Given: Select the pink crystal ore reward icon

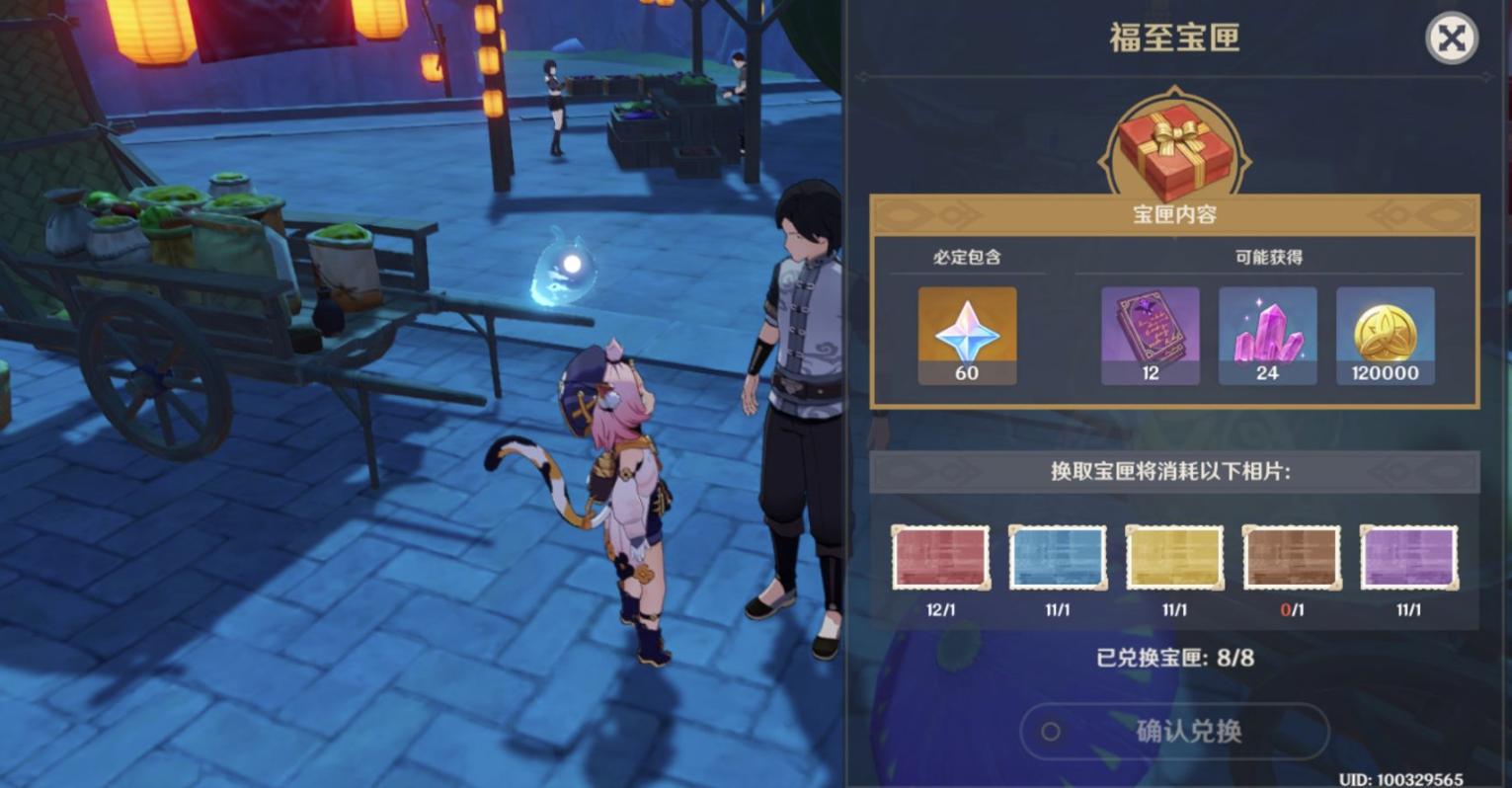Looking at the screenshot, I should [x=1266, y=334].
